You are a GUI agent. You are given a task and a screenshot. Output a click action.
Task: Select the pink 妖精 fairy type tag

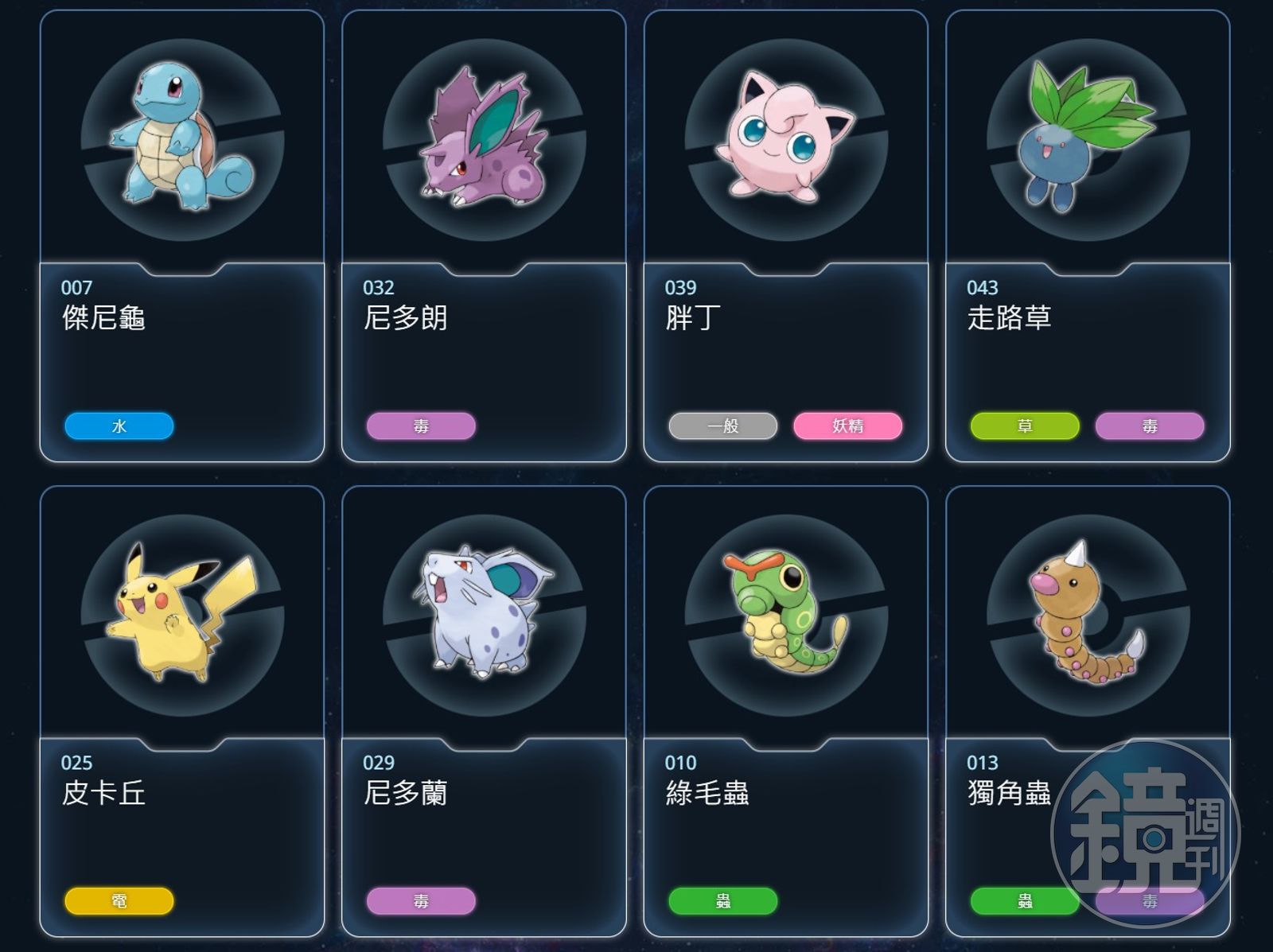point(848,426)
